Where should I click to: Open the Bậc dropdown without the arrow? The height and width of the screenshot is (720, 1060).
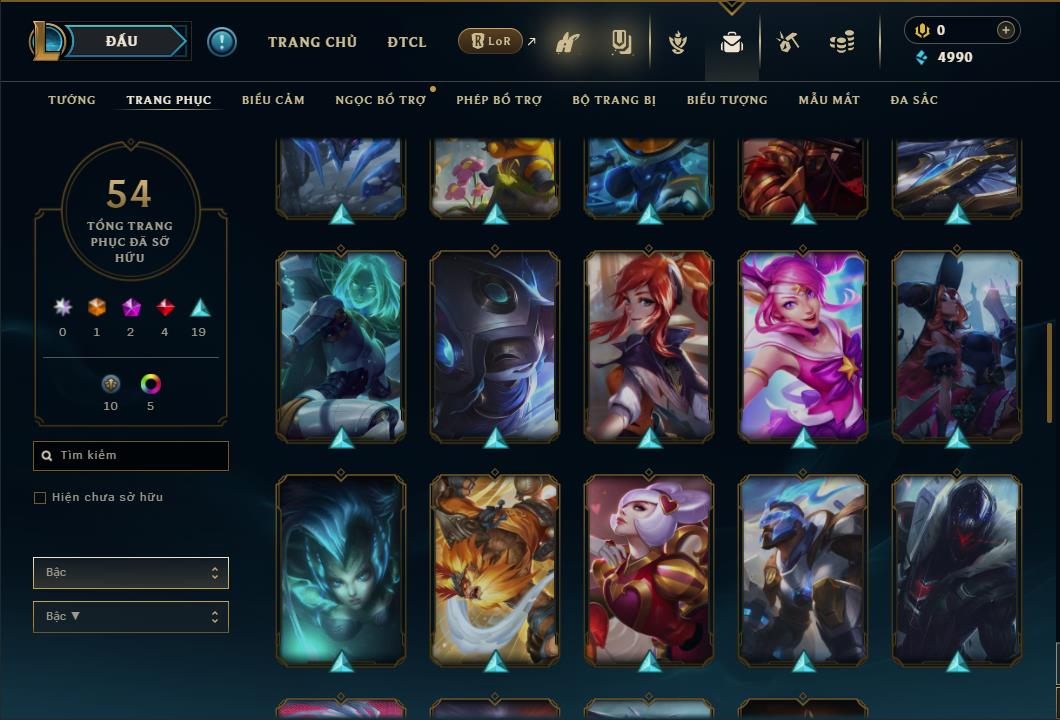[131, 573]
